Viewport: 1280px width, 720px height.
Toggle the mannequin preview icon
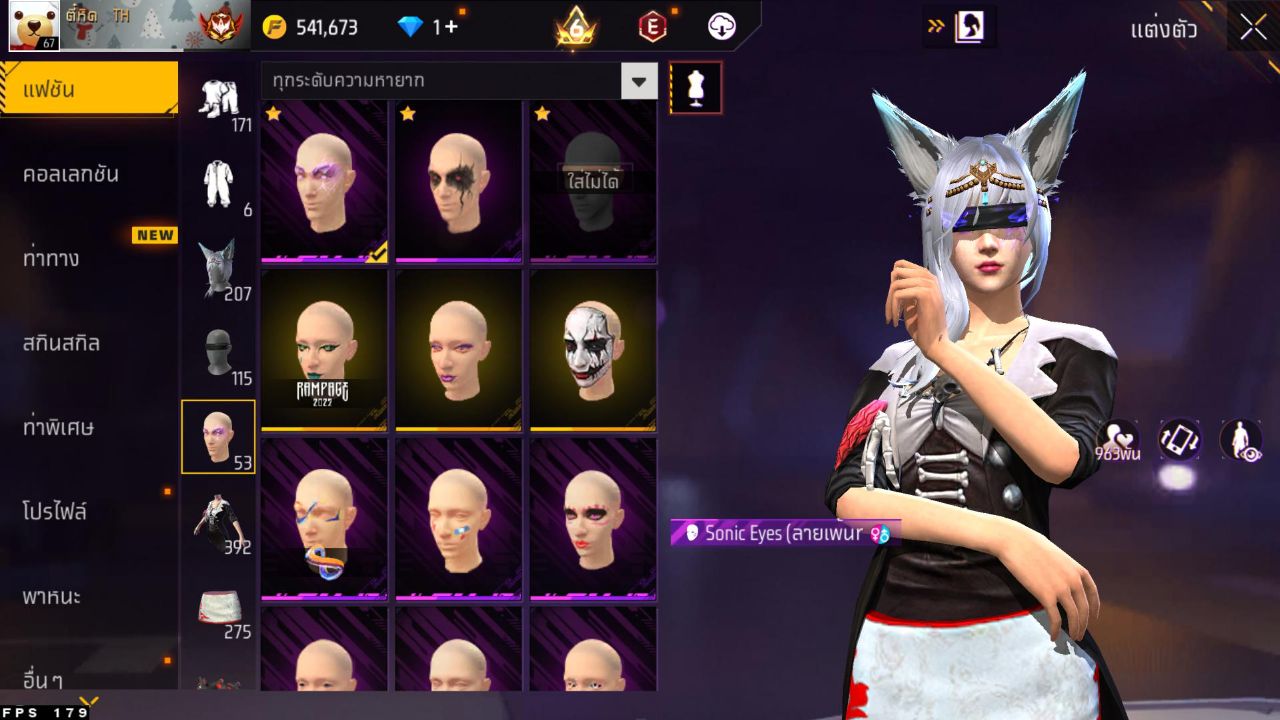click(x=696, y=87)
